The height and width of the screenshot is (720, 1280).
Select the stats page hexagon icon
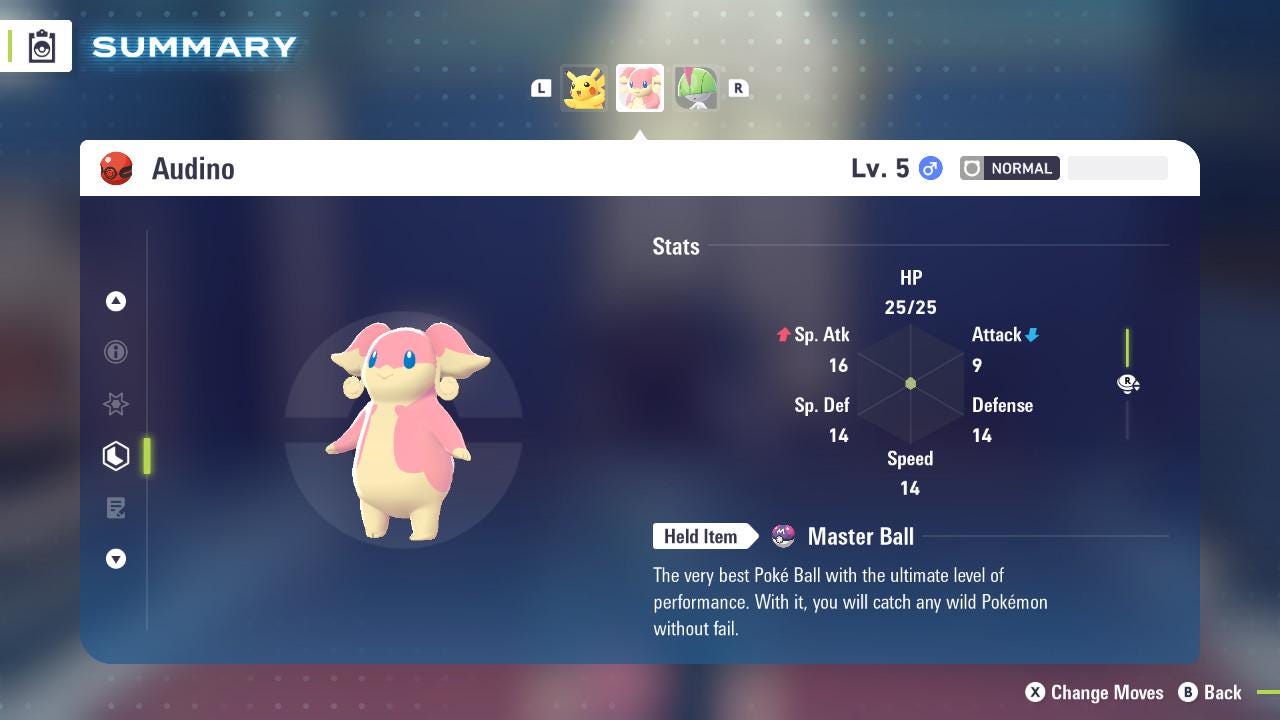pyautogui.click(x=116, y=456)
